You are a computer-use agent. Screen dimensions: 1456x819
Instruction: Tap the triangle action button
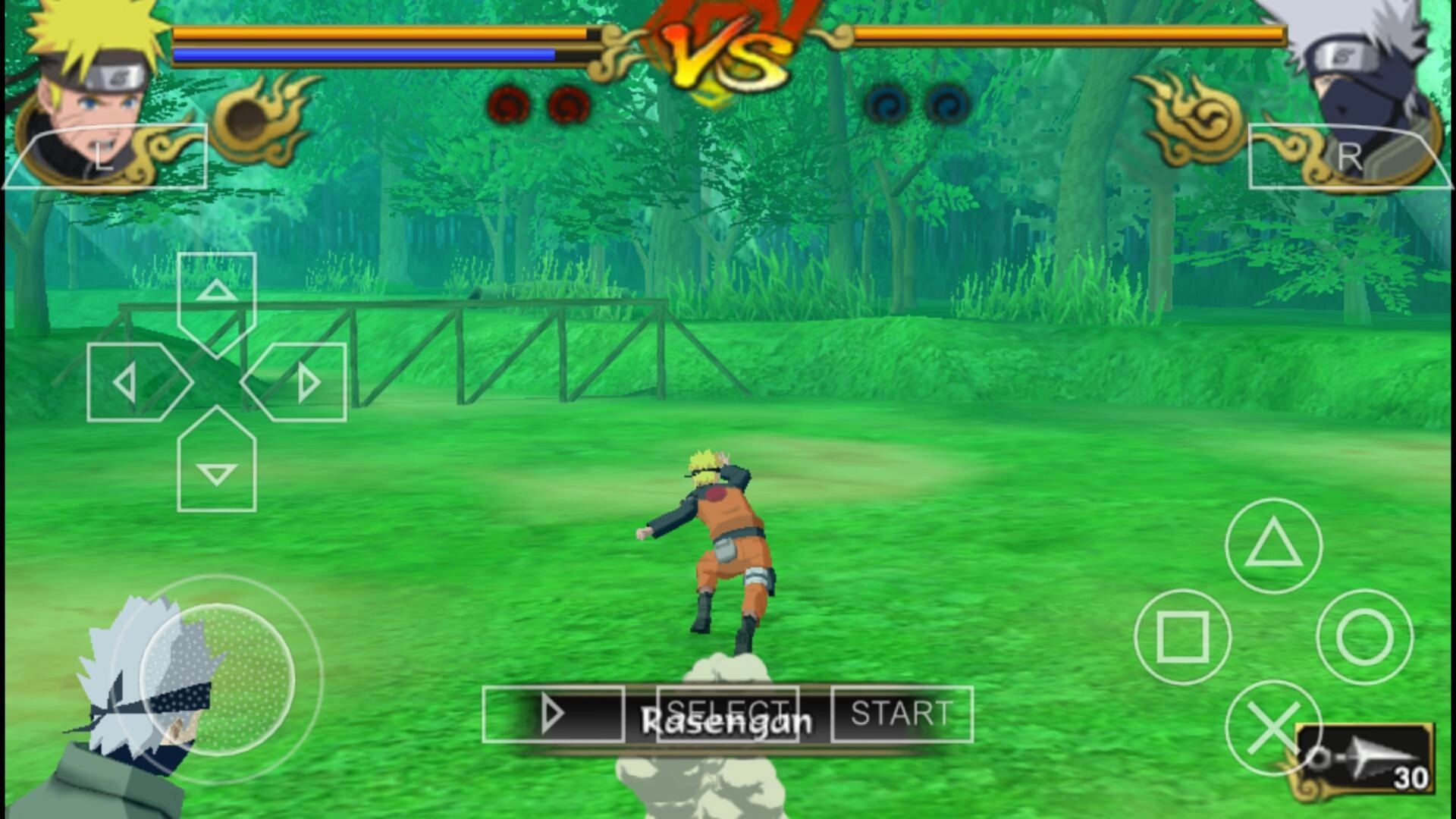coord(1273,545)
